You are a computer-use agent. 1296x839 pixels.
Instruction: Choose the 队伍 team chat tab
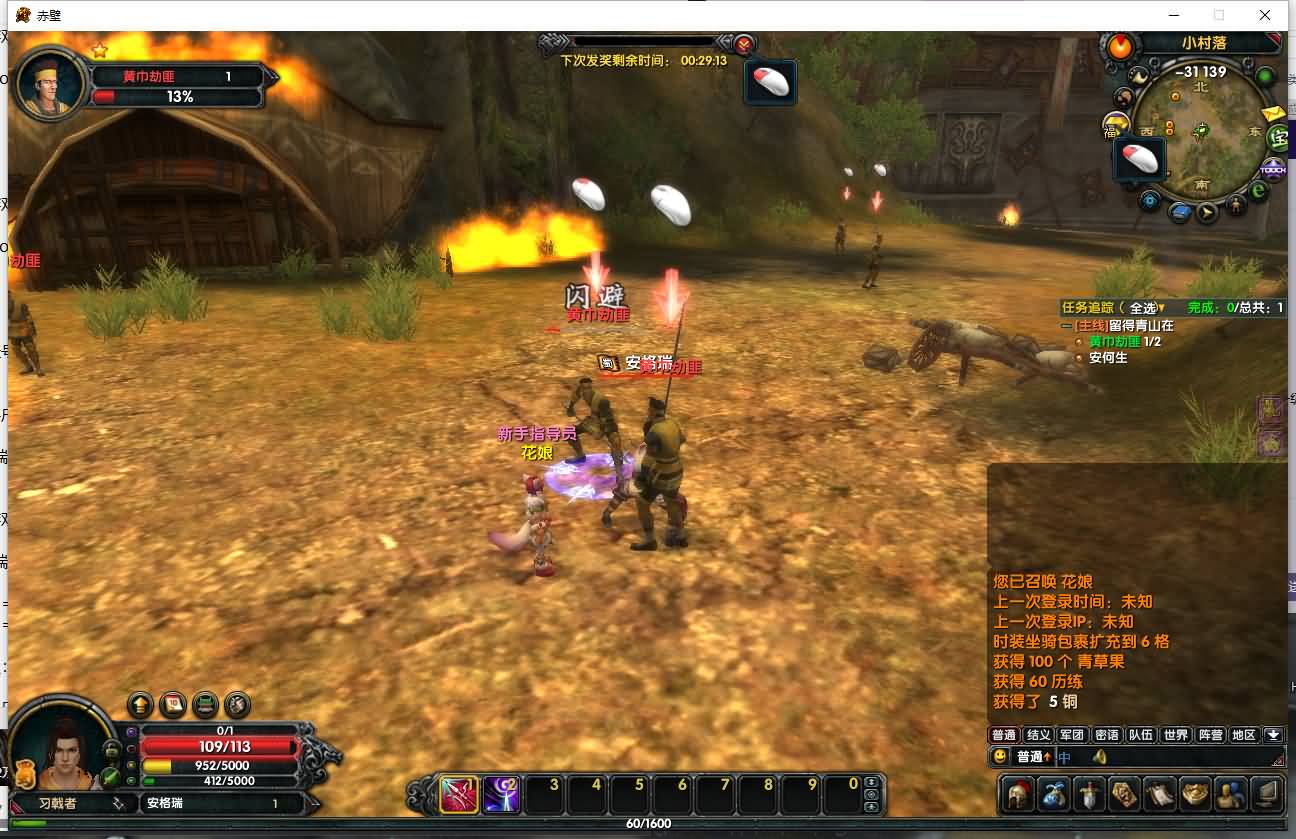coord(1141,735)
